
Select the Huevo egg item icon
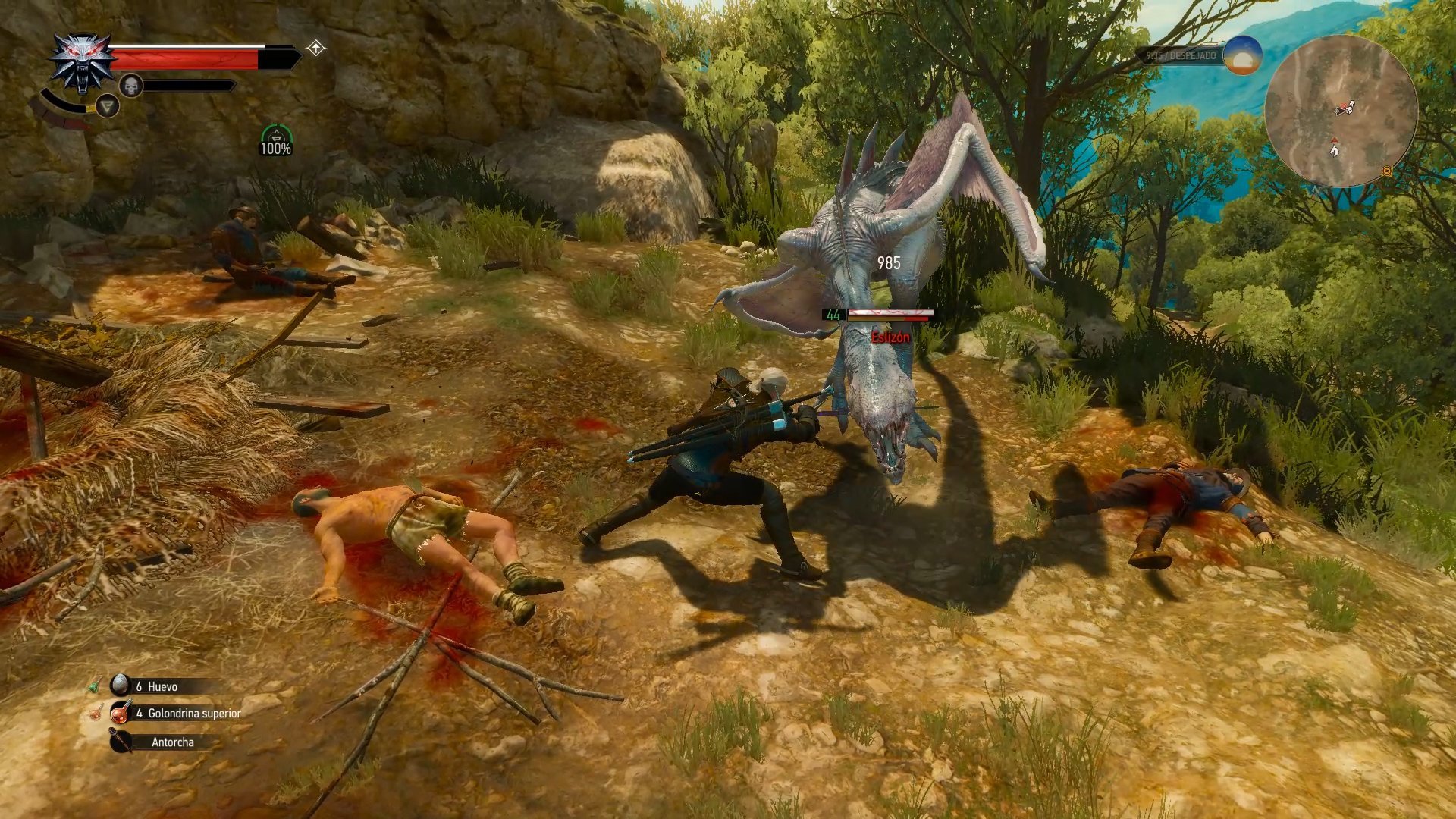click(x=121, y=685)
